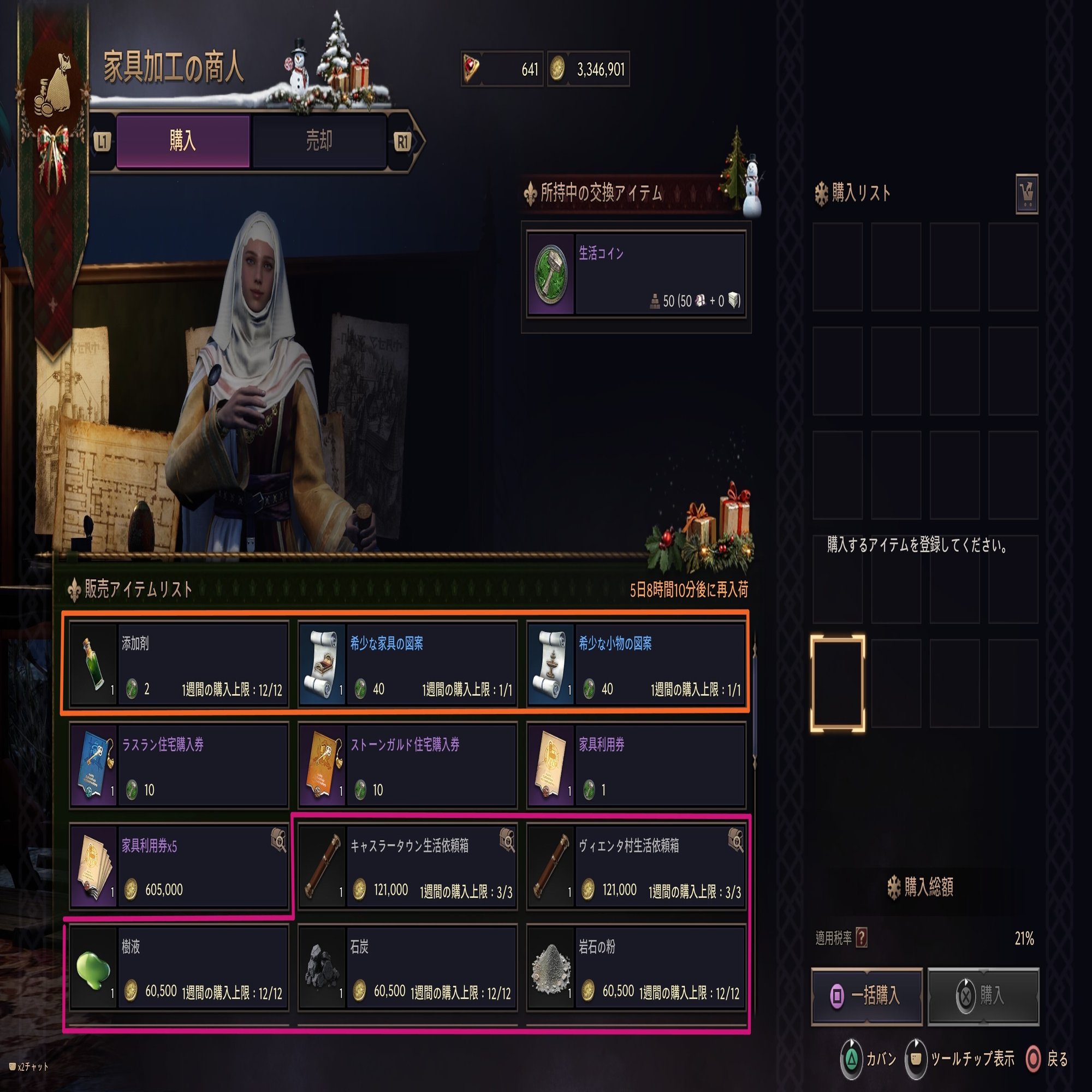Screen dimensions: 1092x1092
Task: Click the 添加剤 green potion icon
Action: click(92, 664)
